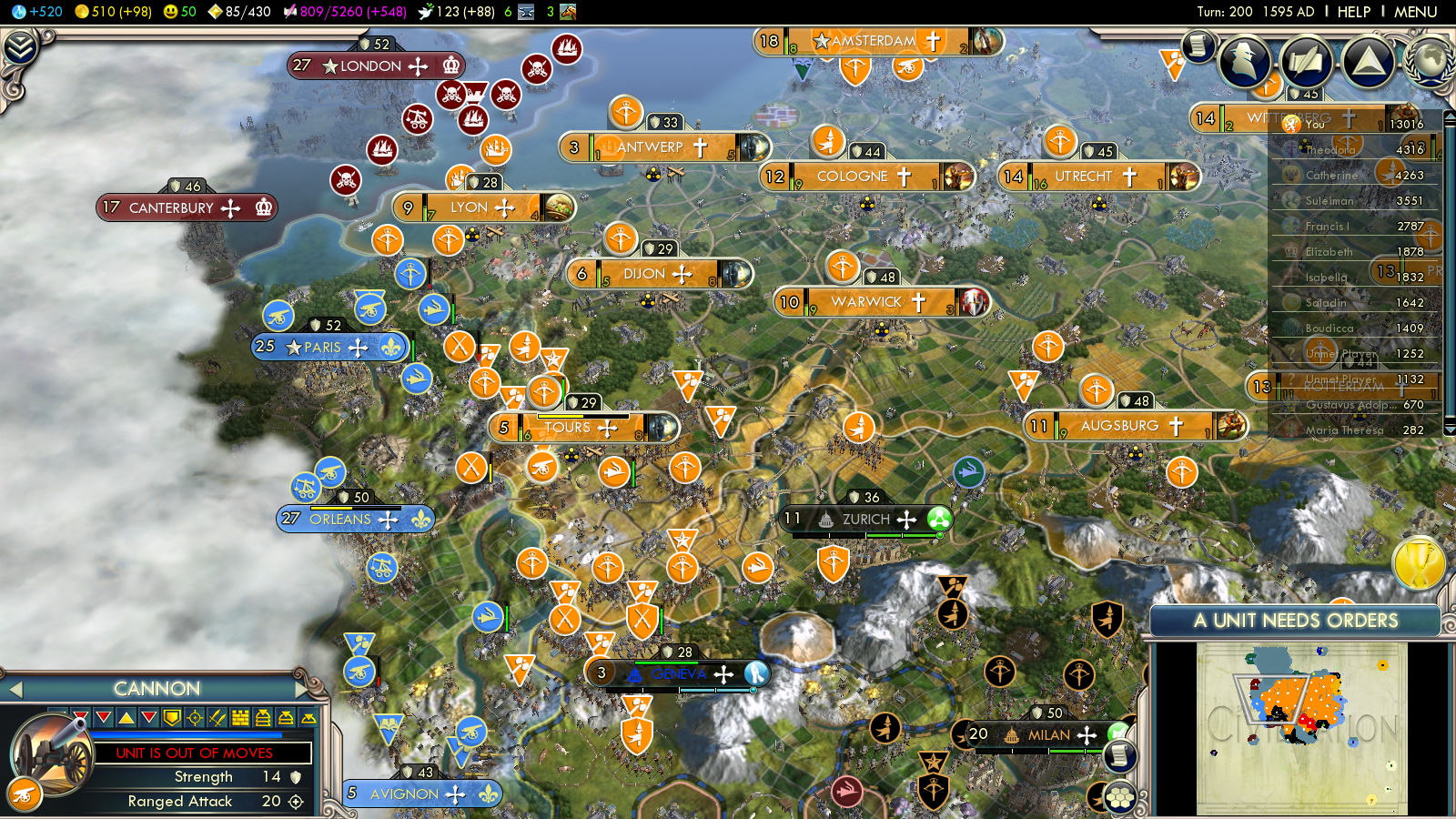This screenshot has height=819, width=1456.
Task: Select previous unit with the left arrow
Action: [x=15, y=690]
